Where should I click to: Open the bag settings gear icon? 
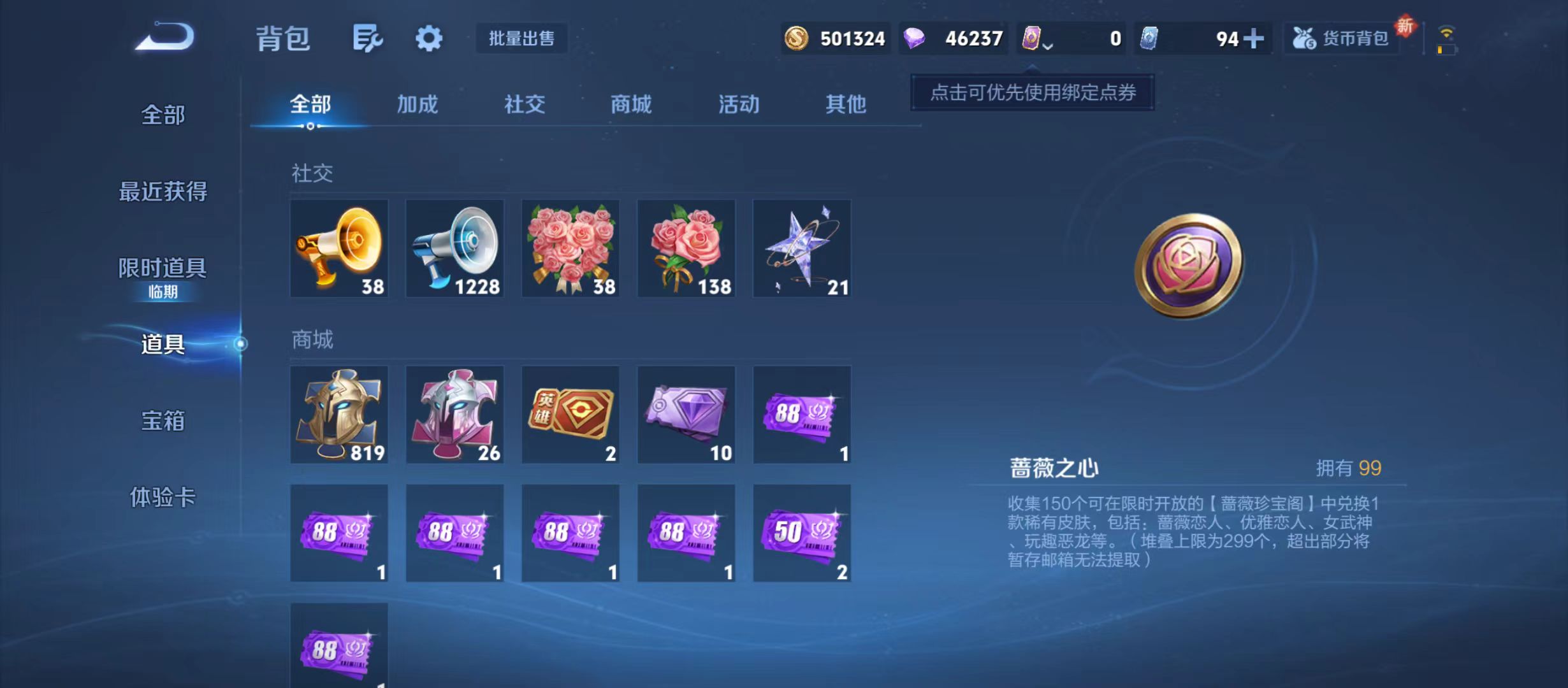coord(428,38)
